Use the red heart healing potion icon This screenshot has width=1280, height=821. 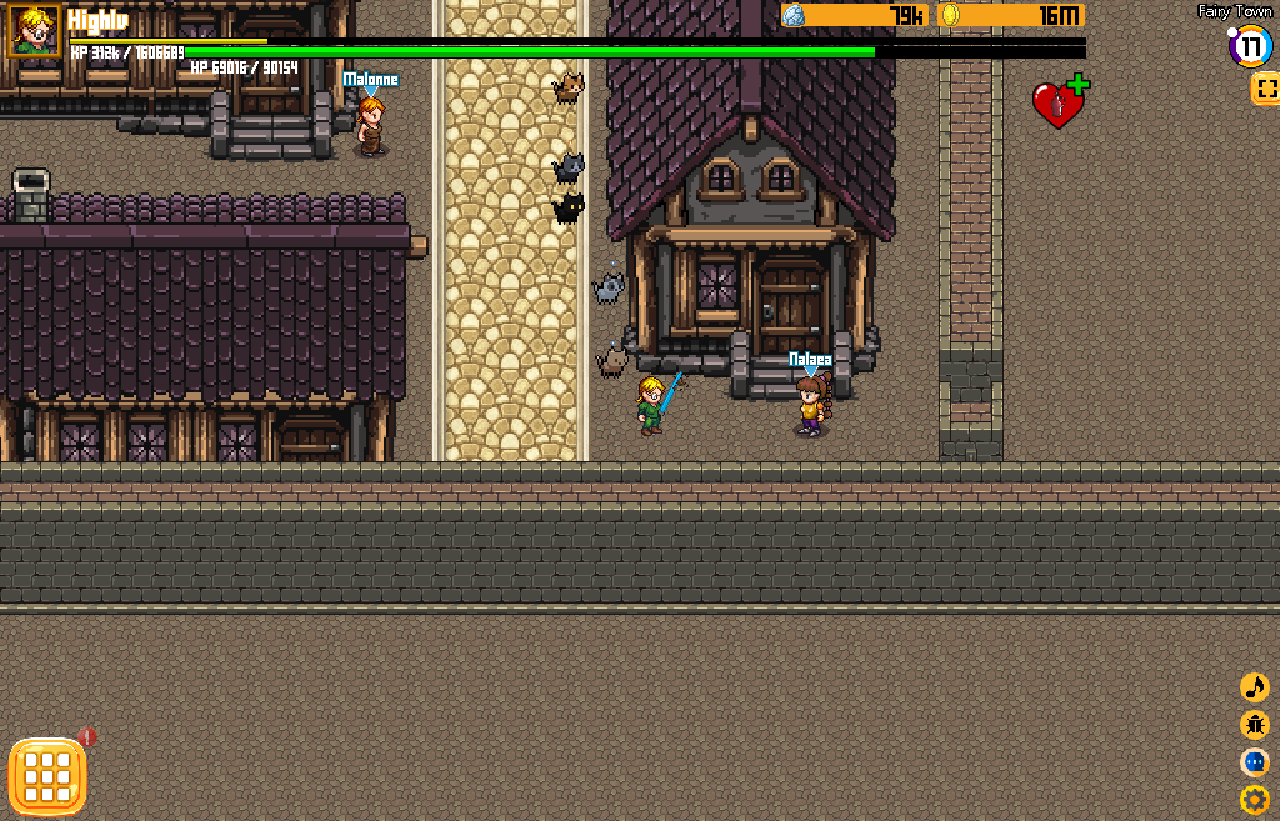click(1058, 103)
